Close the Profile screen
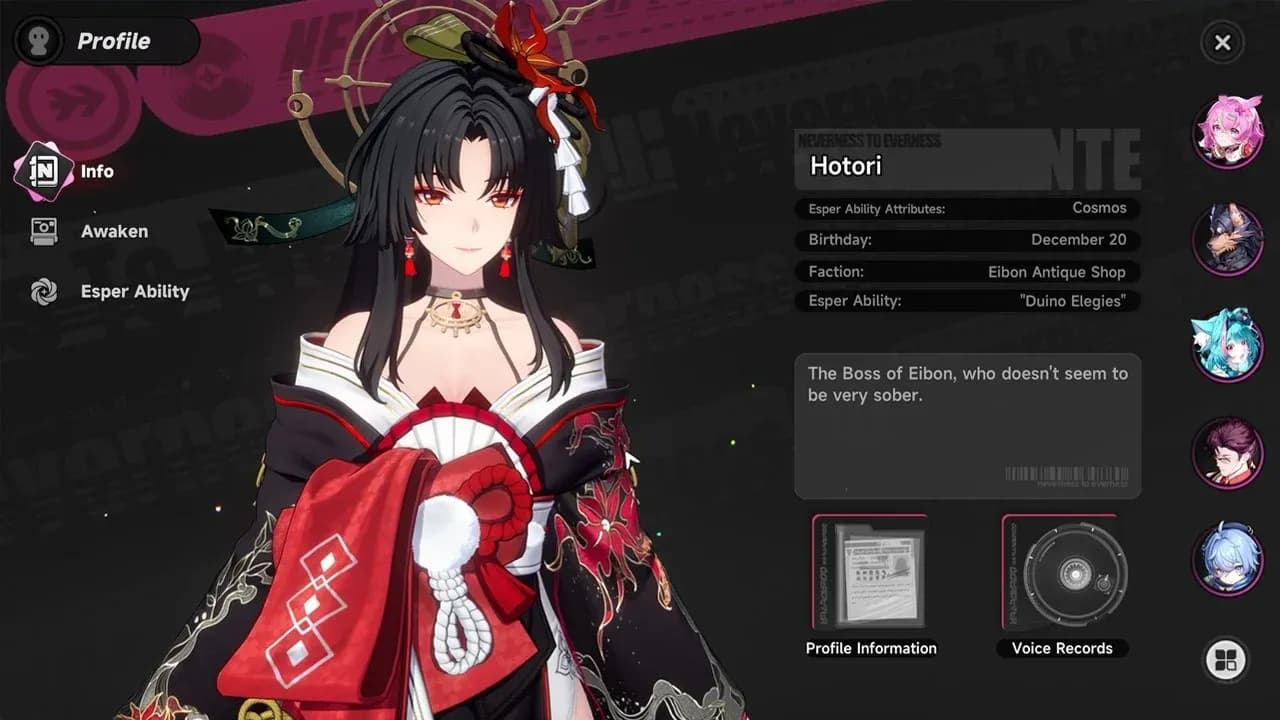 pyautogui.click(x=1222, y=42)
